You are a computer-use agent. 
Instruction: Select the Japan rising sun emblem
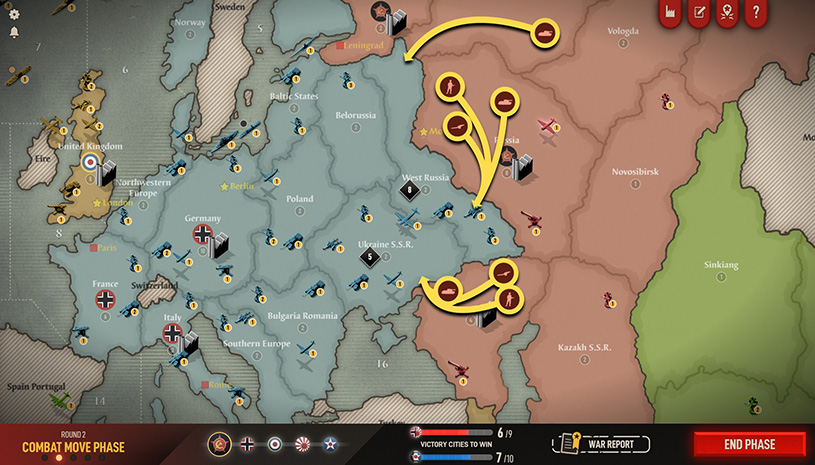tap(302, 443)
